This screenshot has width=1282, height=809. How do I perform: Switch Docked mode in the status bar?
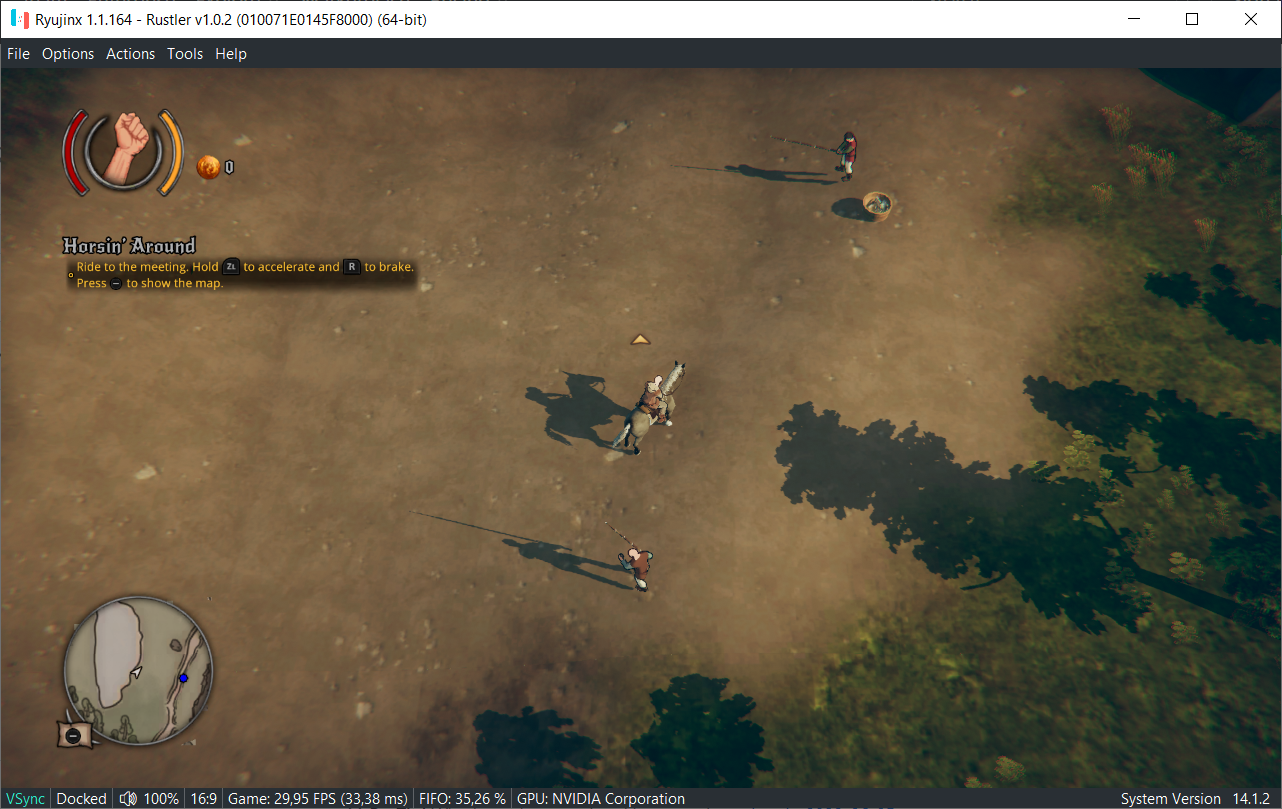pyautogui.click(x=80, y=798)
